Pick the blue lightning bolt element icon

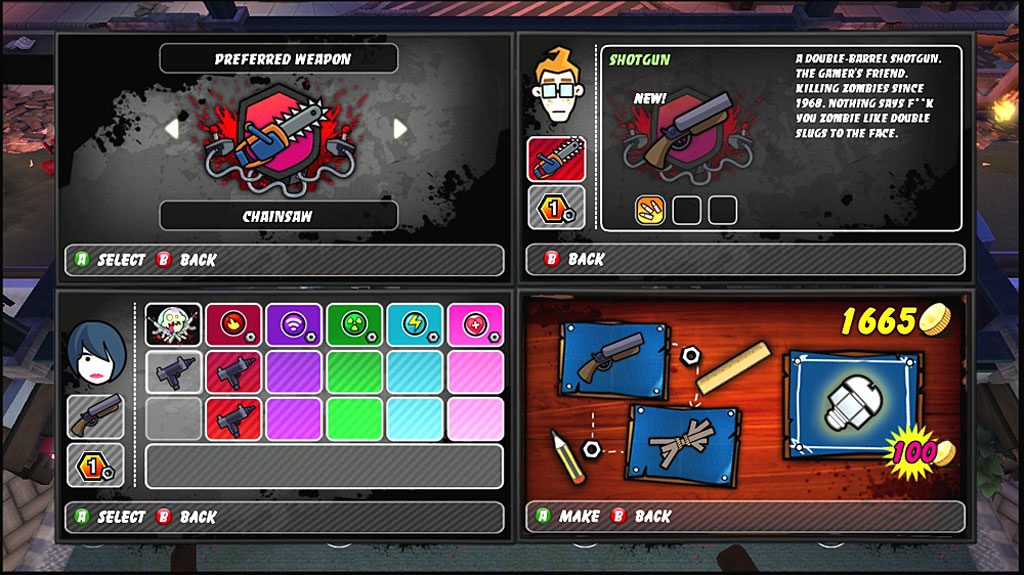[415, 325]
